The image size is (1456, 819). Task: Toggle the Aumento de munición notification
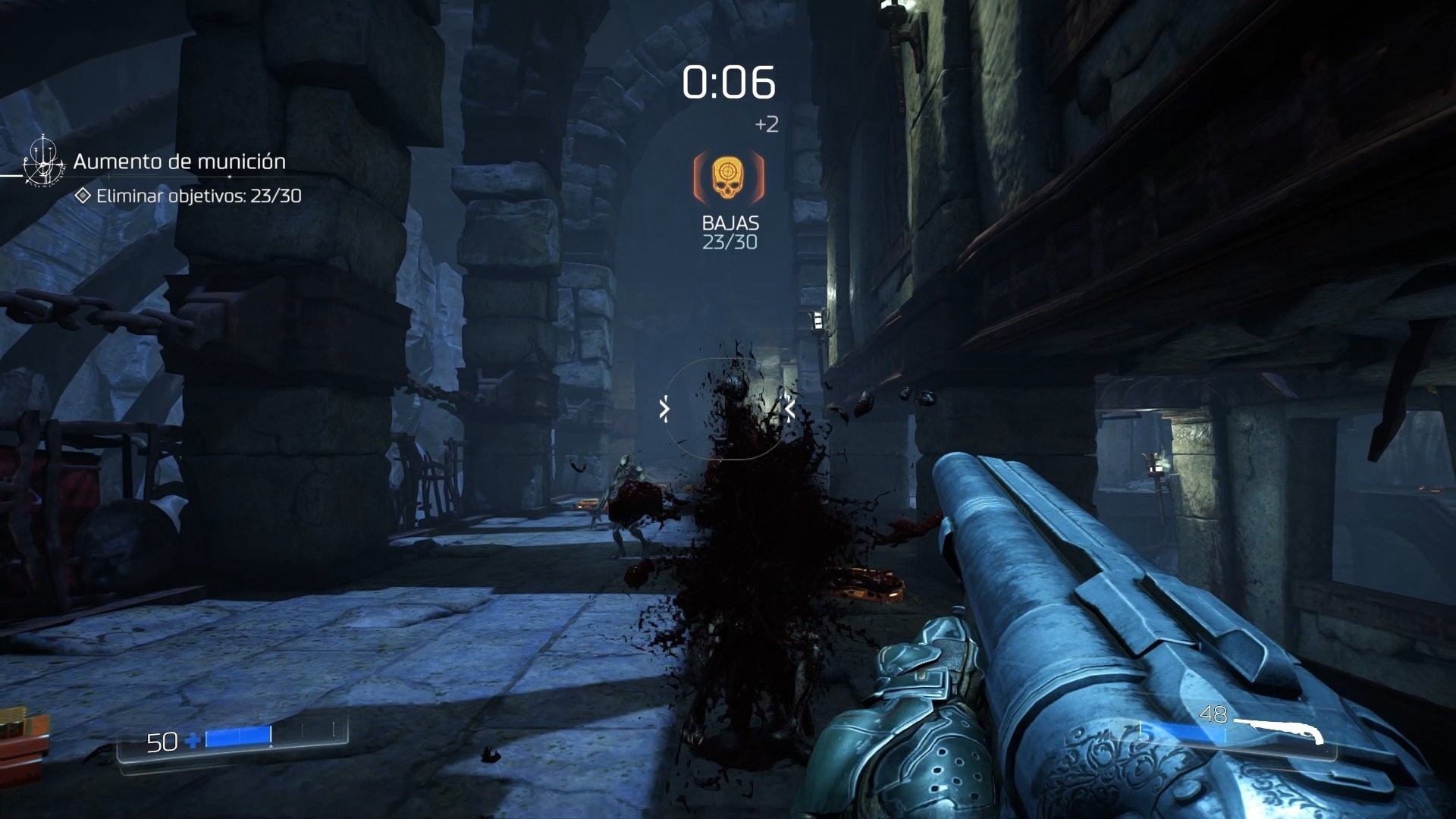178,162
